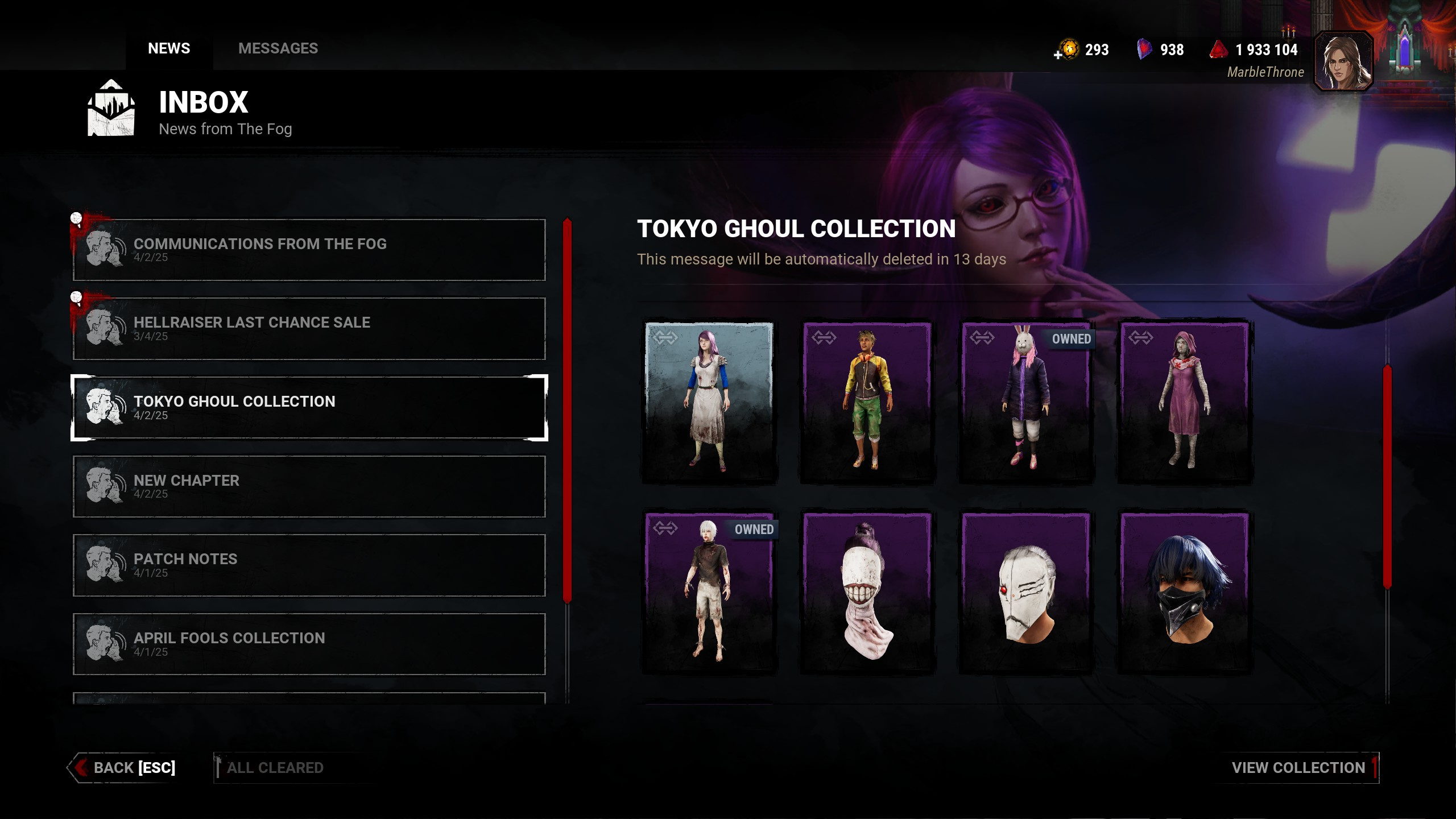This screenshot has width=1456, height=819.
Task: Go back with the Back button
Action: pos(124,768)
